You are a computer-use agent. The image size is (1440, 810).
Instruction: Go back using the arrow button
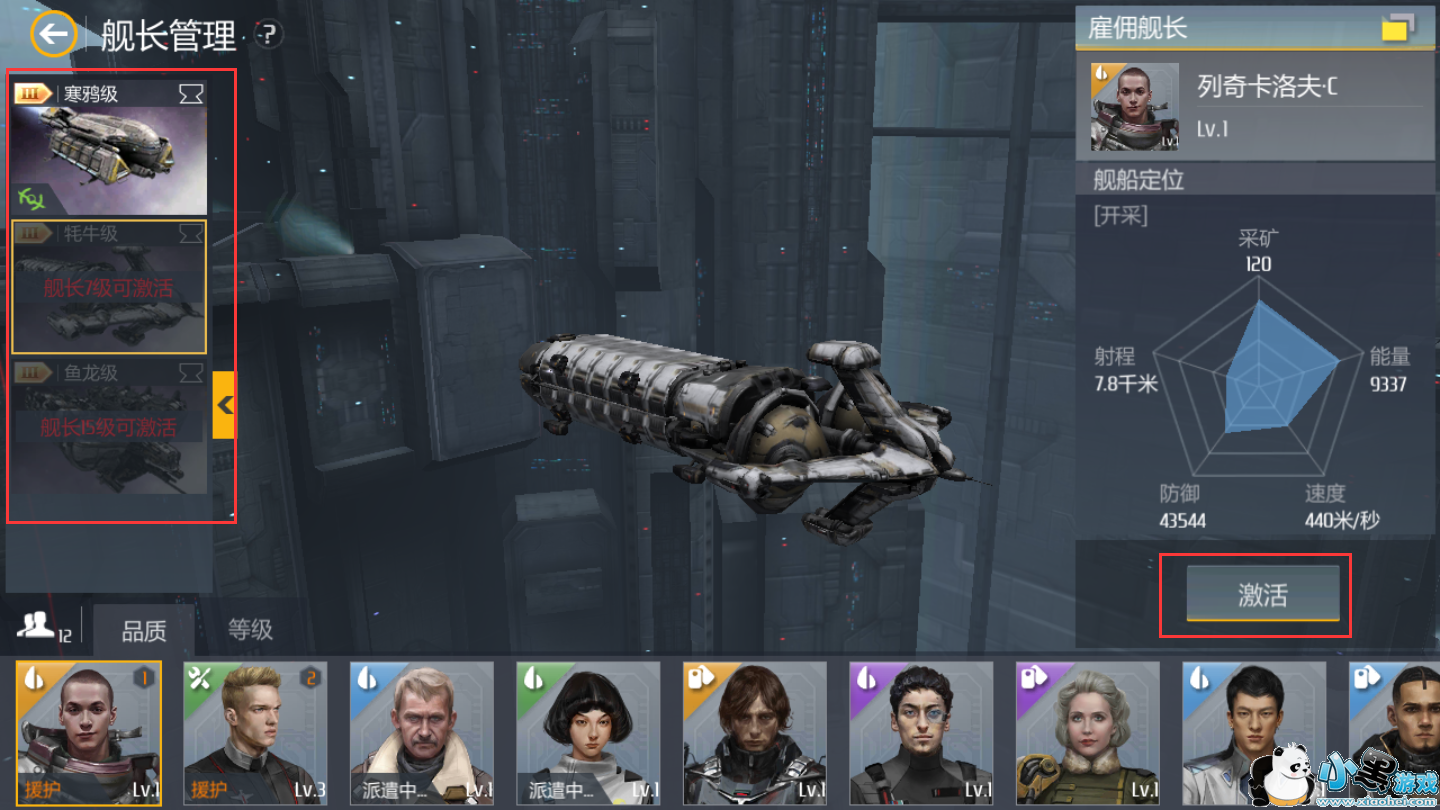[x=53, y=35]
